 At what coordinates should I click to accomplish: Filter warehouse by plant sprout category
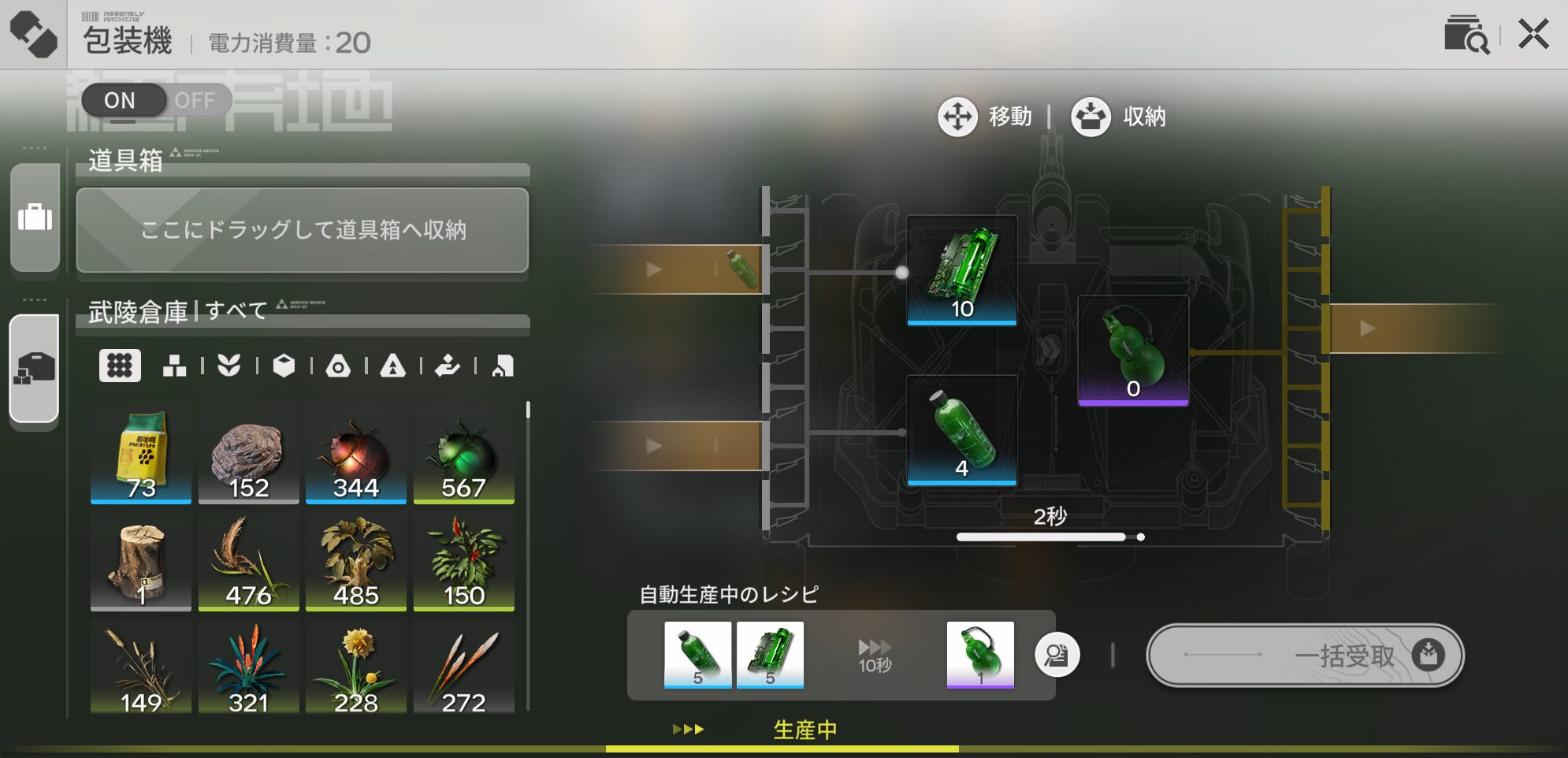(229, 366)
